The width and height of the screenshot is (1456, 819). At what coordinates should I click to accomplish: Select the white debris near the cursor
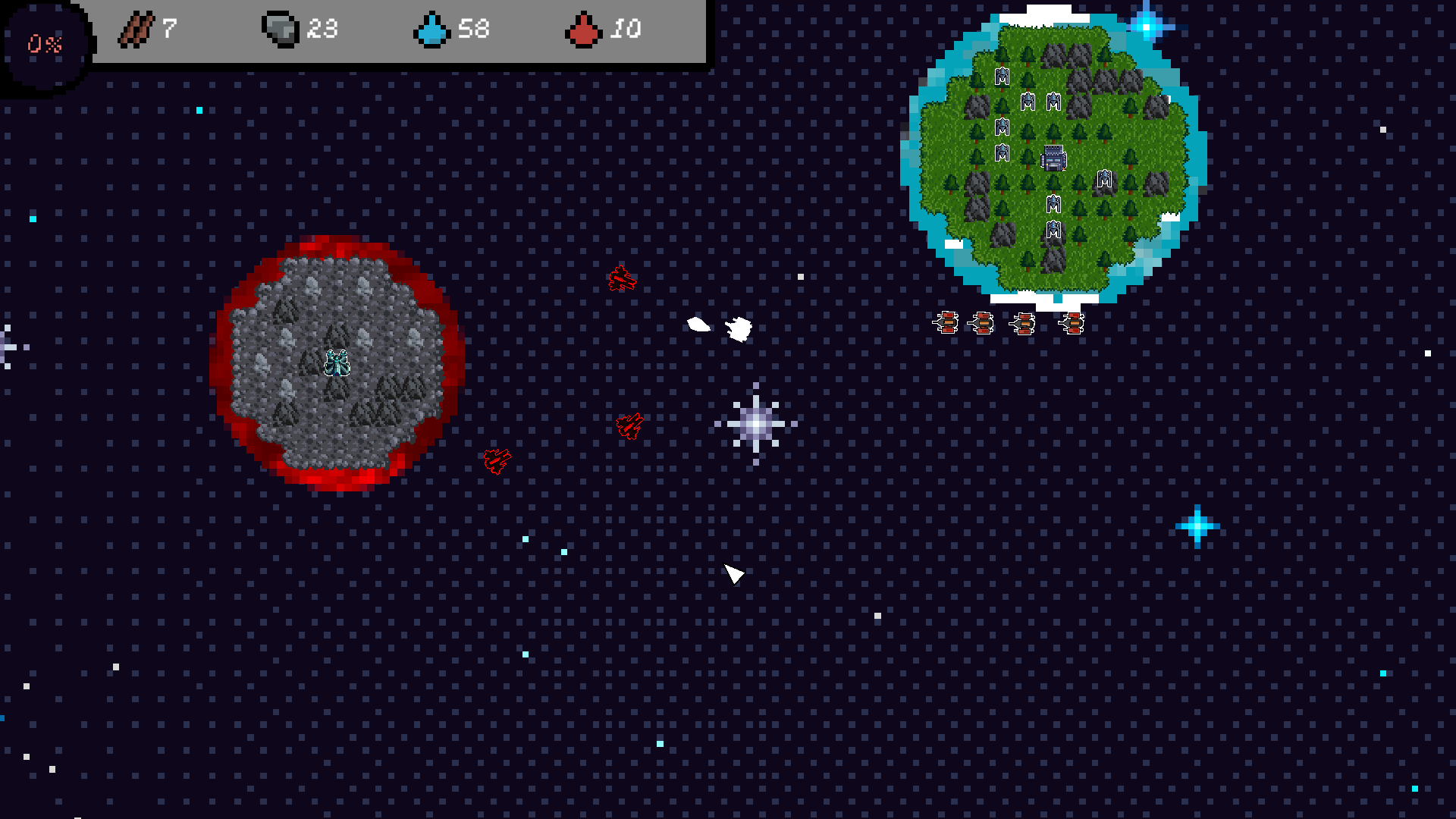click(x=737, y=328)
